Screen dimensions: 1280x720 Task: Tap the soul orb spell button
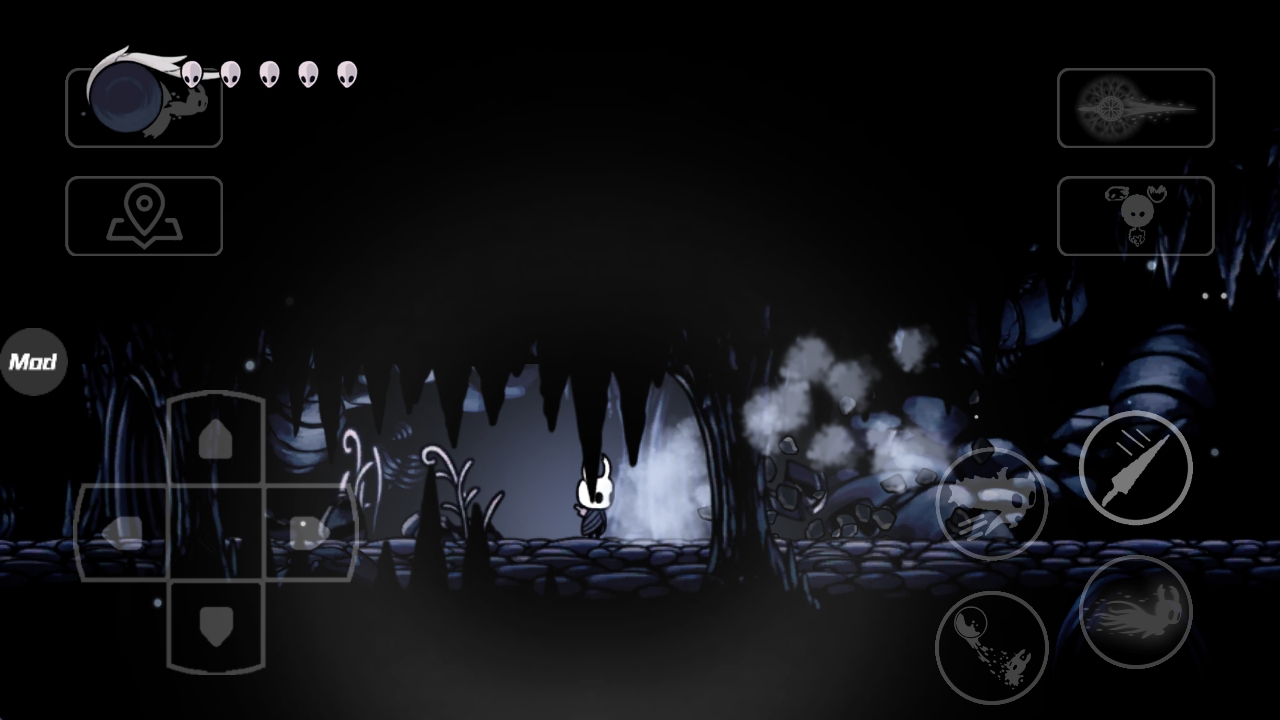pyautogui.click(x=991, y=647)
